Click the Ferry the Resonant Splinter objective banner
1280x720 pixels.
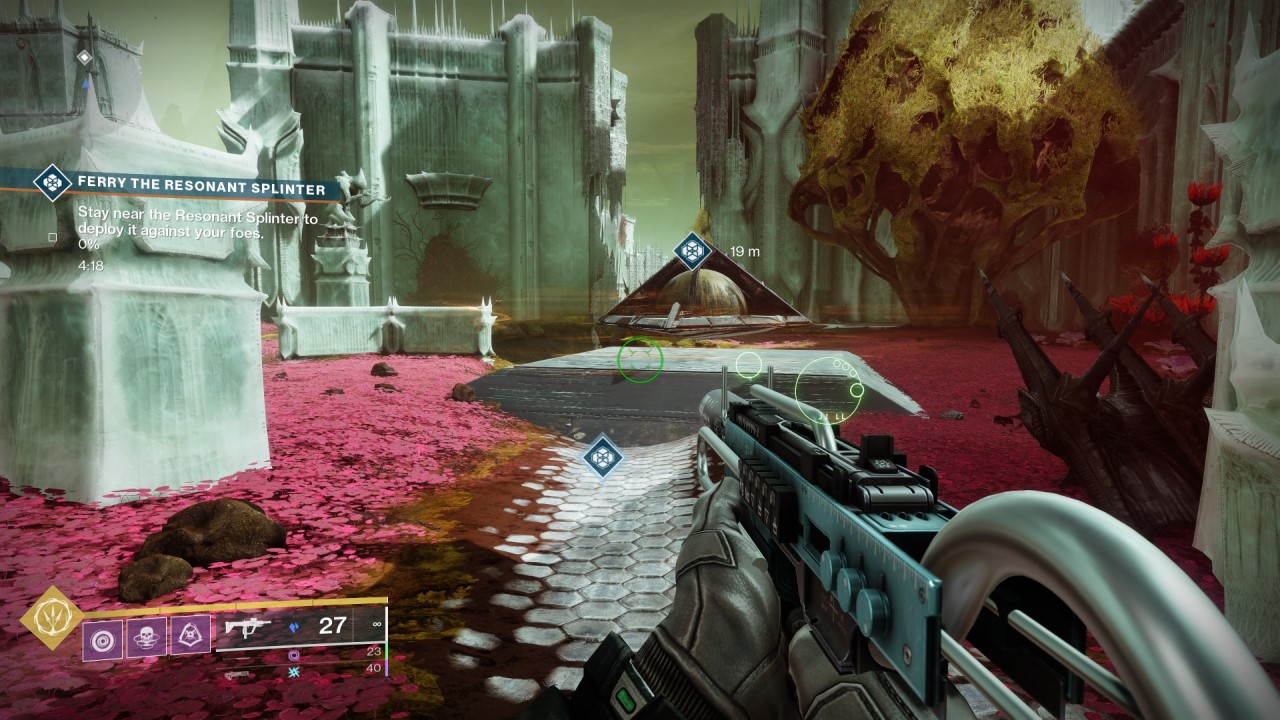pos(200,188)
